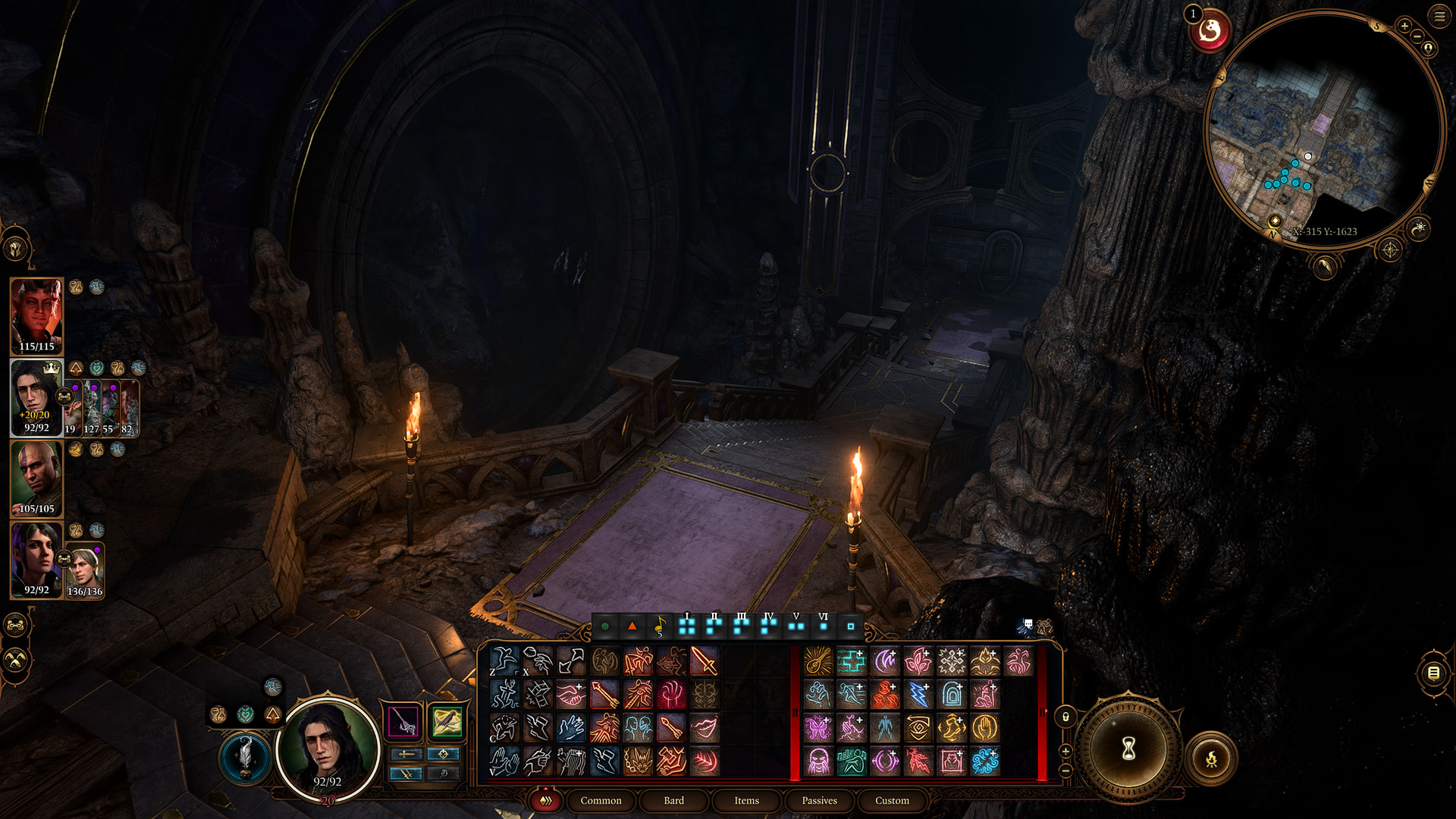Screen dimensions: 1456x819
Task: Toggle the group mode chain button
Action: [x=16, y=626]
